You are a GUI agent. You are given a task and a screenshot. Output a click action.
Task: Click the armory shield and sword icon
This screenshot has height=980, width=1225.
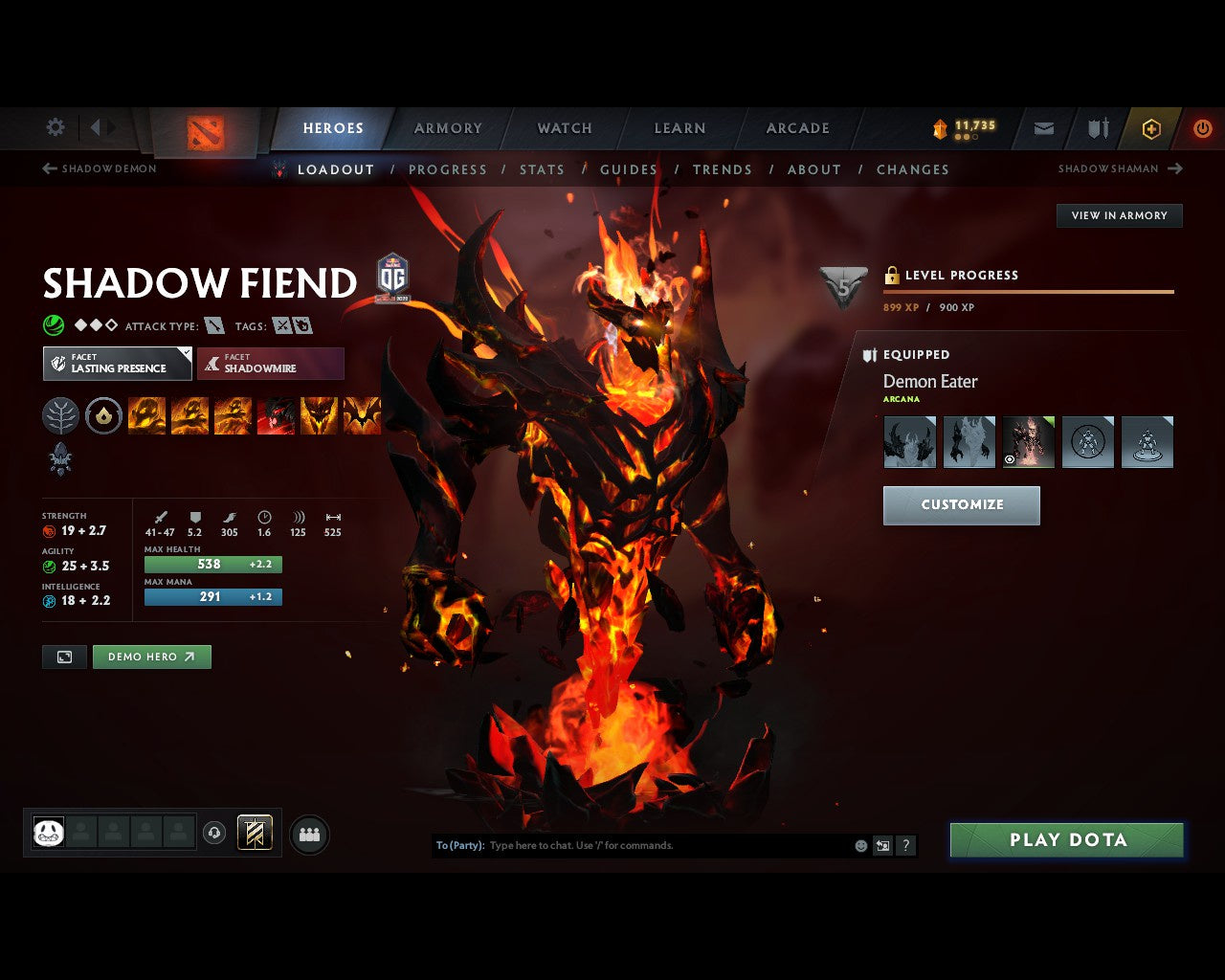click(1097, 128)
